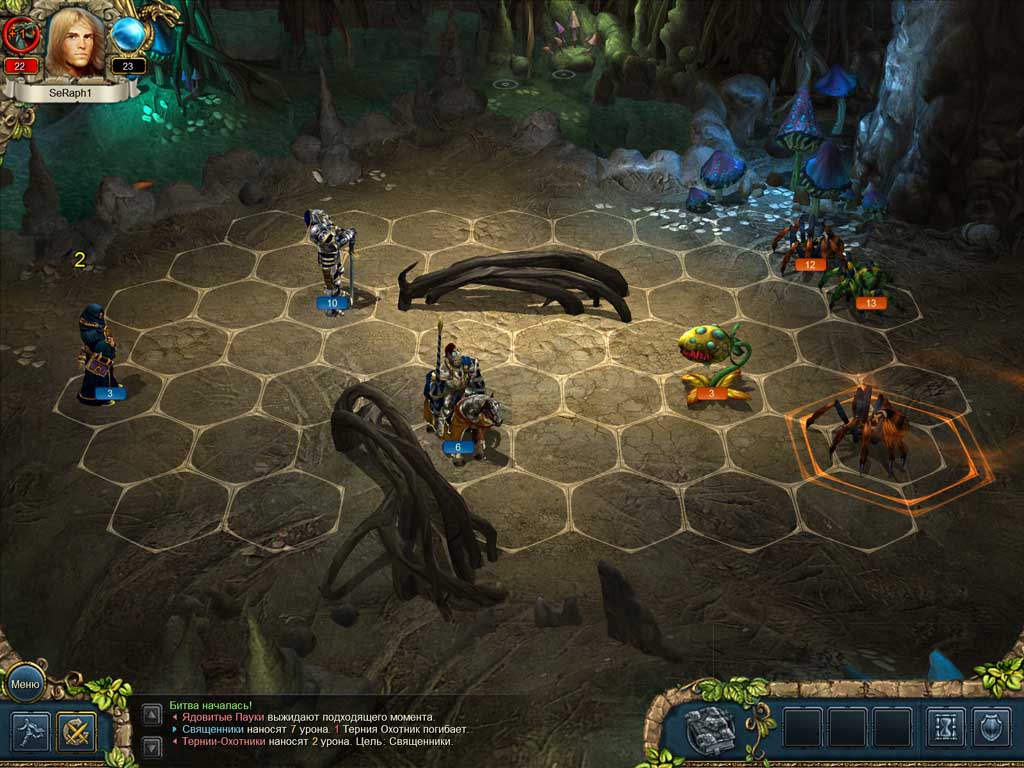
Task: Open the stone spellbook
Action: (711, 728)
